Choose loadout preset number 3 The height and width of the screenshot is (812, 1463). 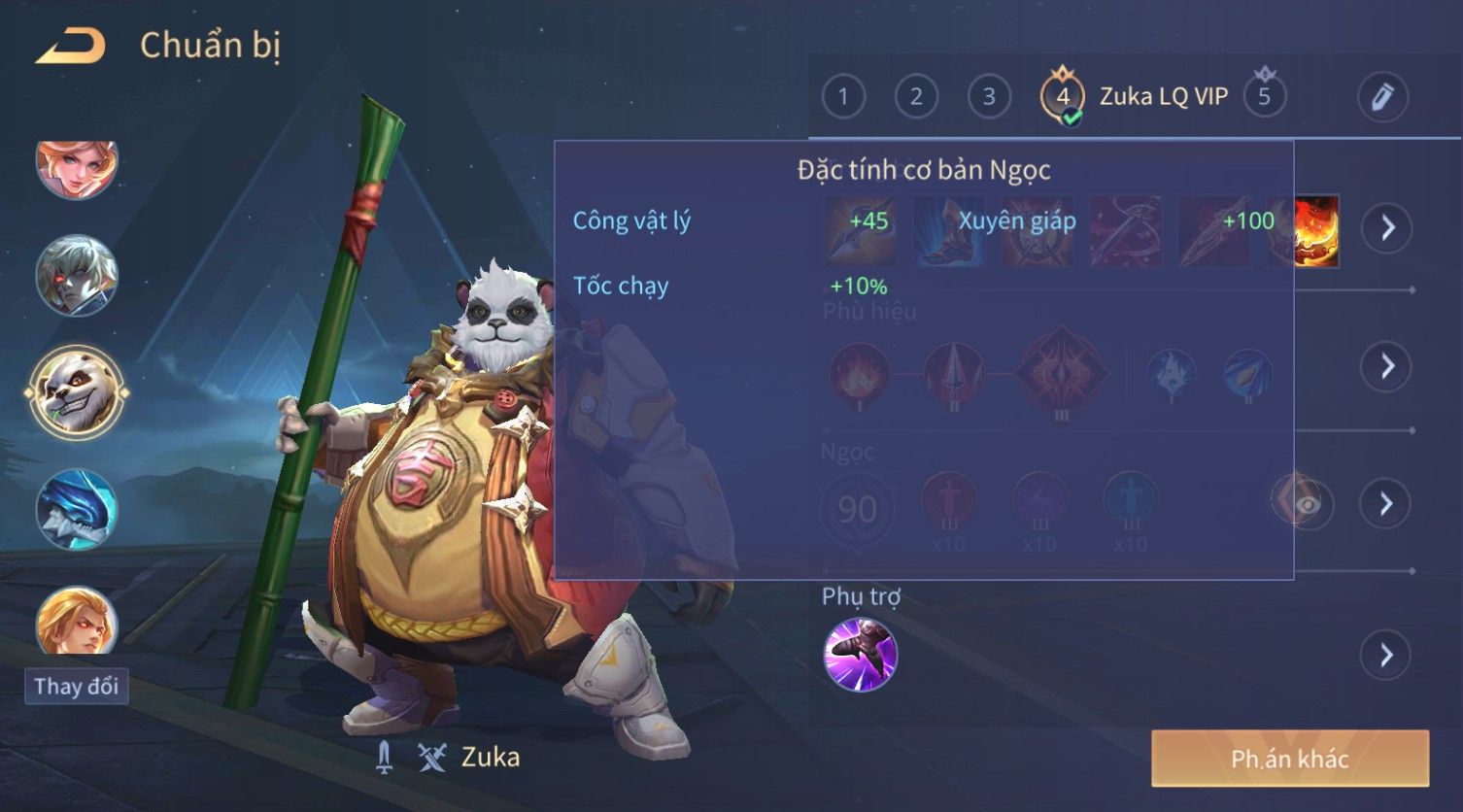989,97
